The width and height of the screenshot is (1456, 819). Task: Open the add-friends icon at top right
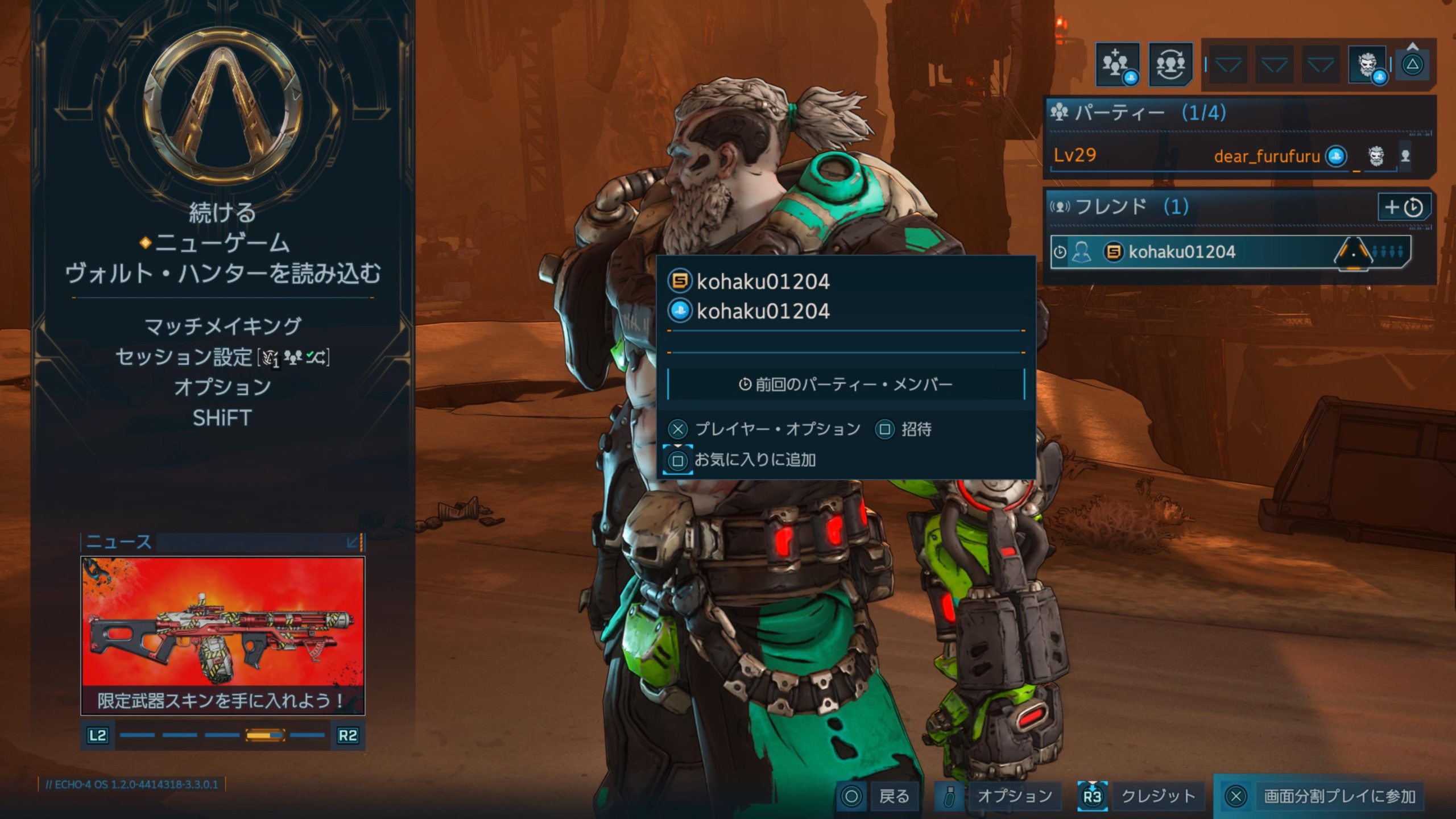pyautogui.click(x=1117, y=64)
